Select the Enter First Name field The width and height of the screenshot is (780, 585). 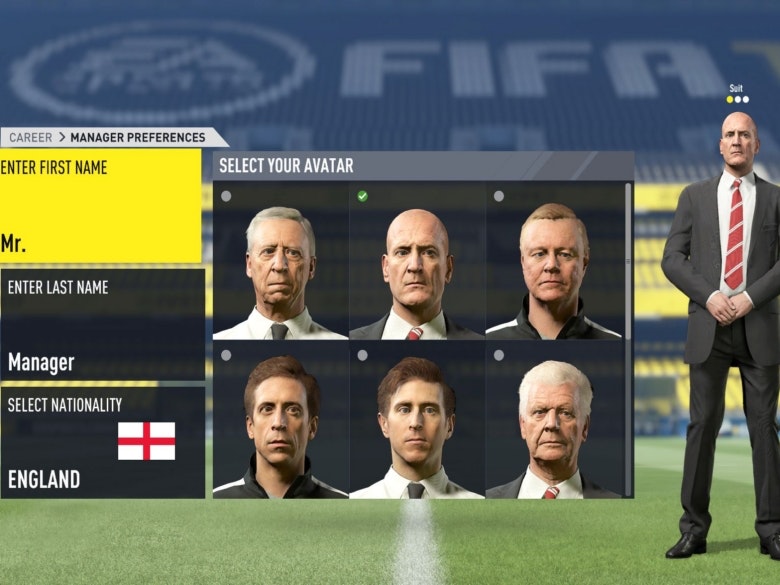100,207
